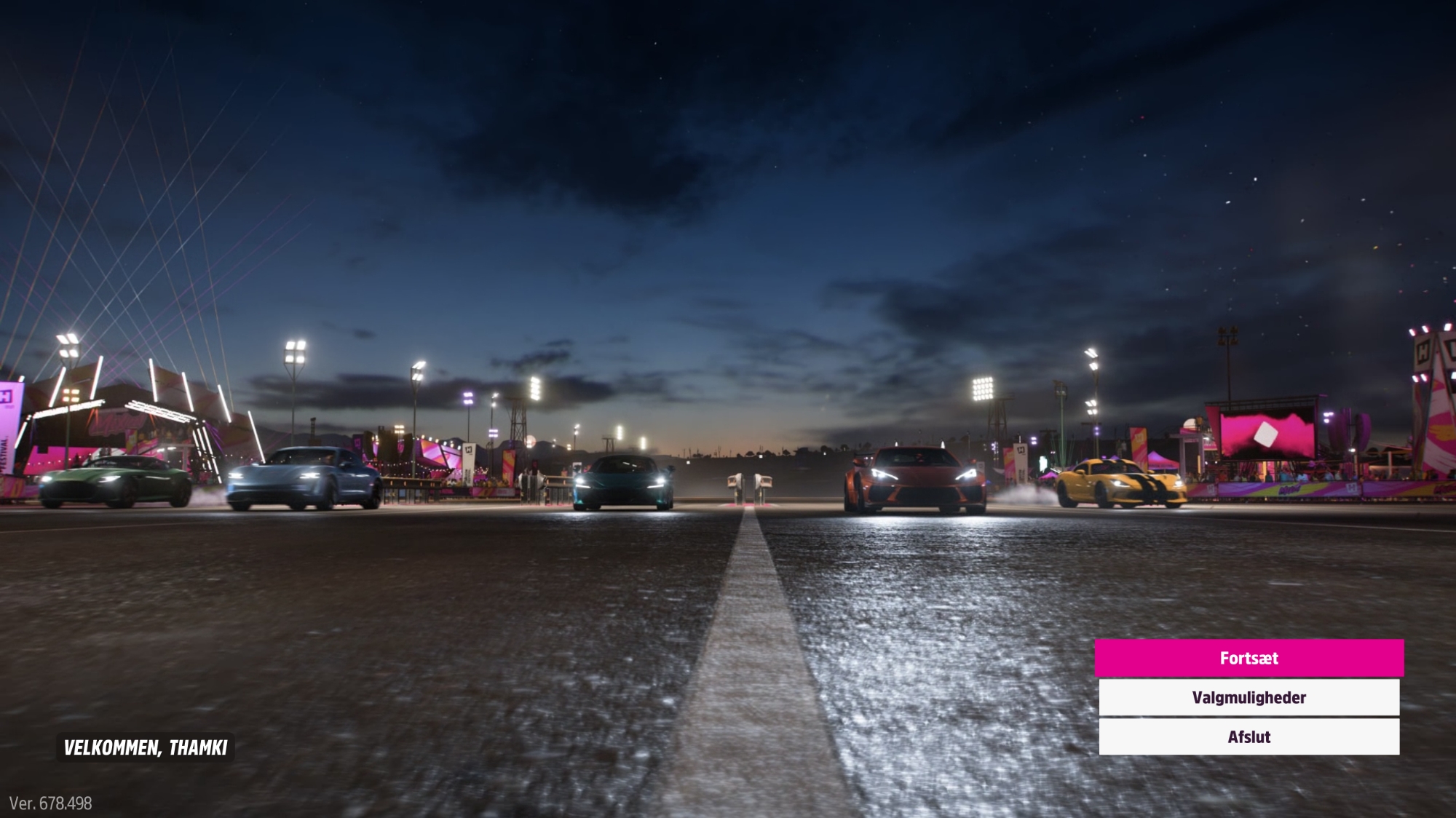Select Fortsæt to continue the game
1456x818 pixels.
tap(1249, 658)
